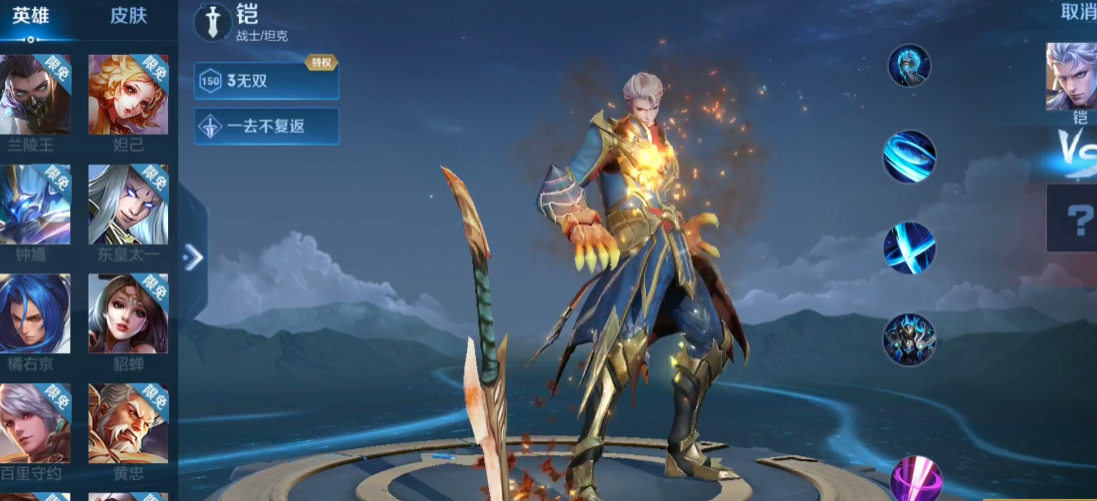Collapse the hero list with the arrow
This screenshot has height=501, width=1097.
pos(193,258)
